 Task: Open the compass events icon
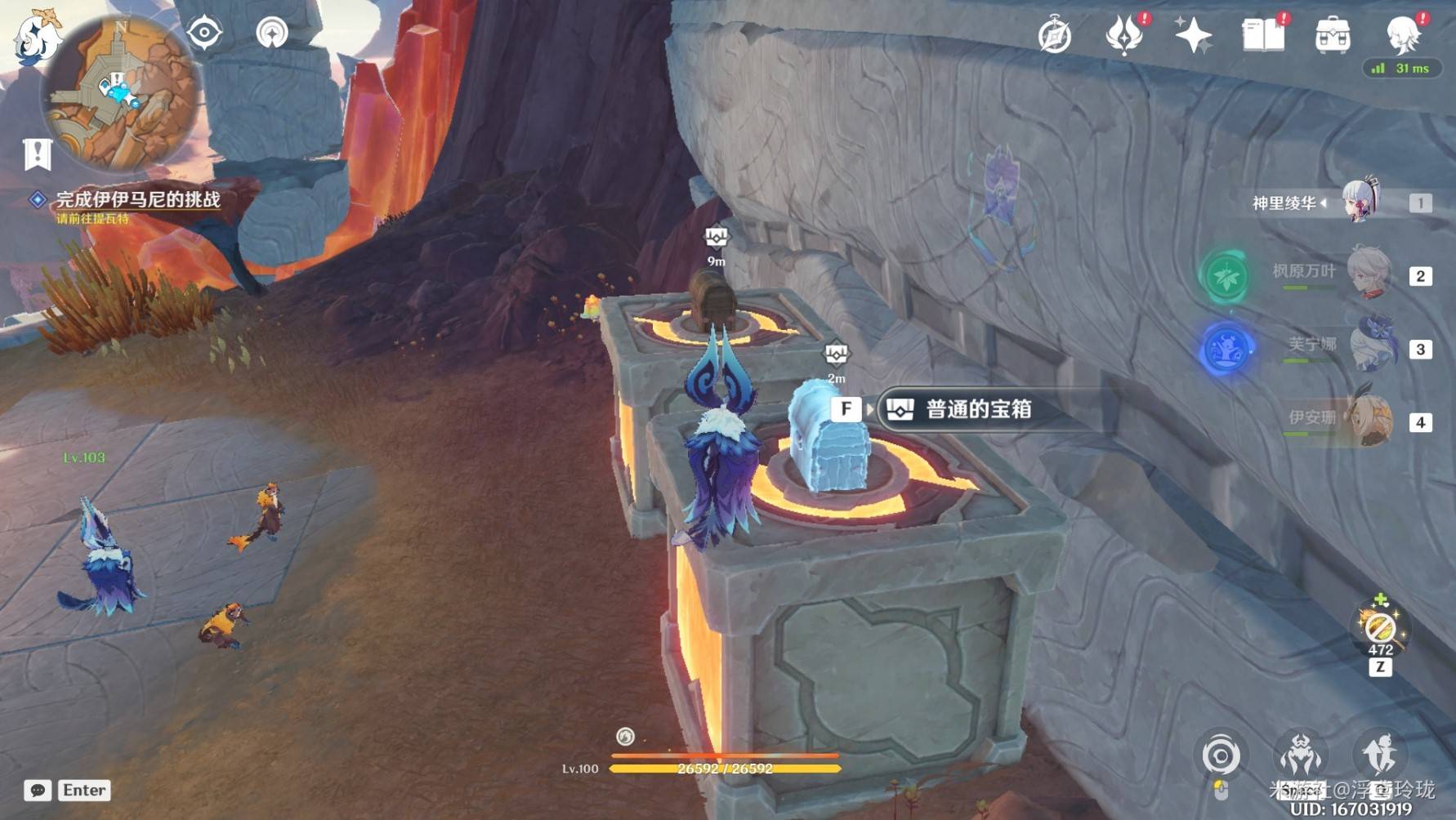[1054, 36]
